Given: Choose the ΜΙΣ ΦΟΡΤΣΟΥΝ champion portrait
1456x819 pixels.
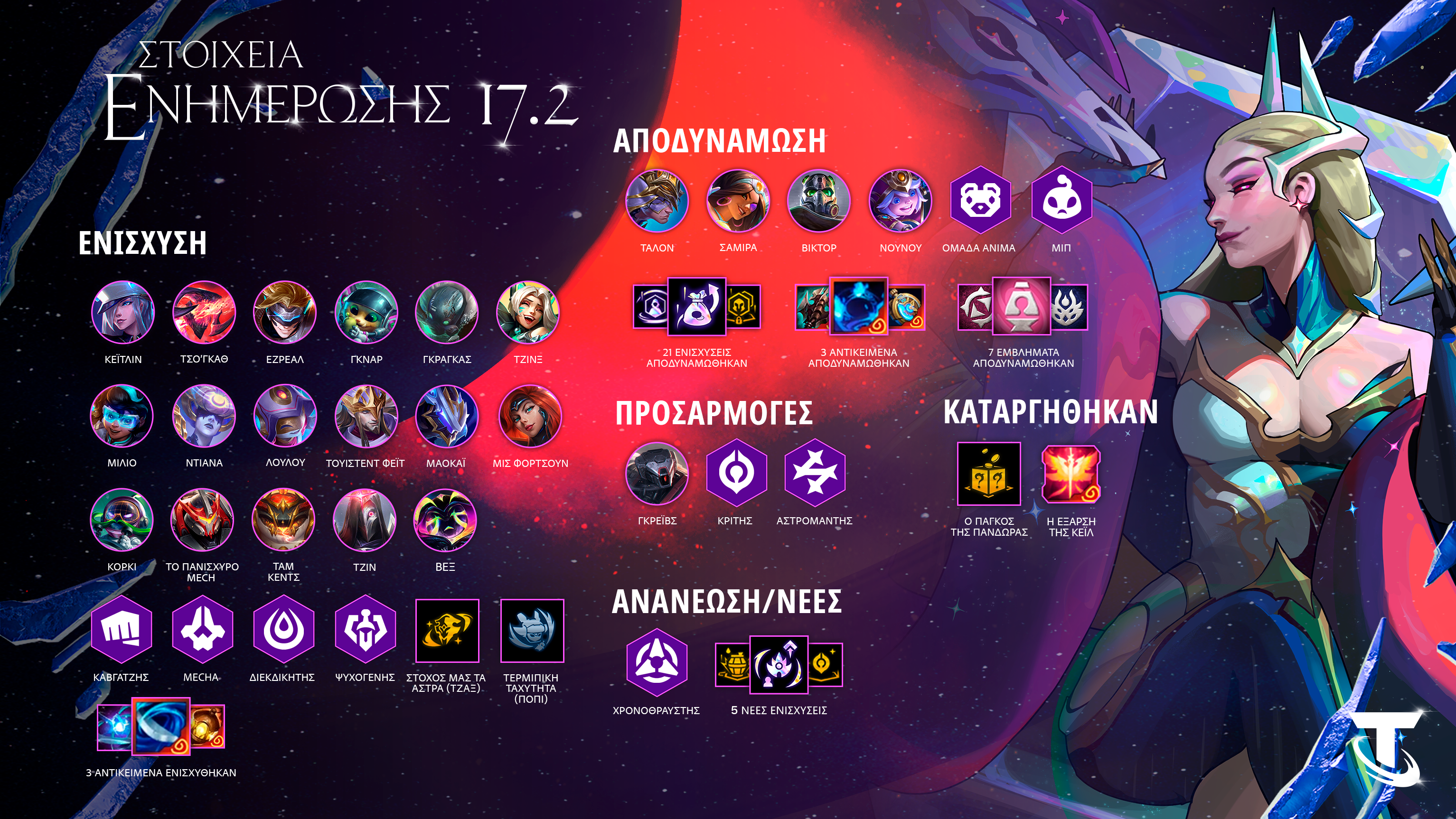Looking at the screenshot, I should (530, 416).
